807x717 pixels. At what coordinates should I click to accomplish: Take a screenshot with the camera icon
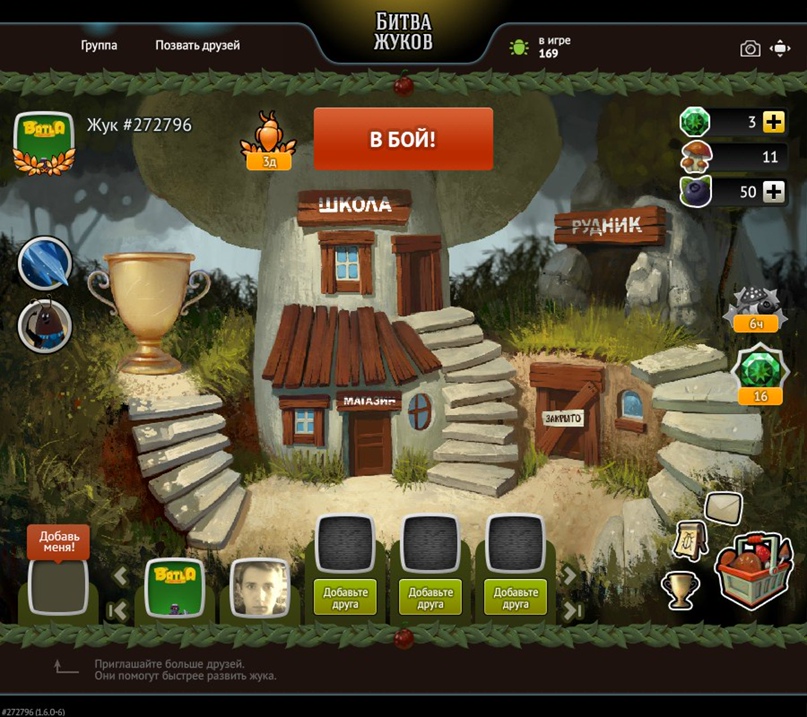[750, 48]
